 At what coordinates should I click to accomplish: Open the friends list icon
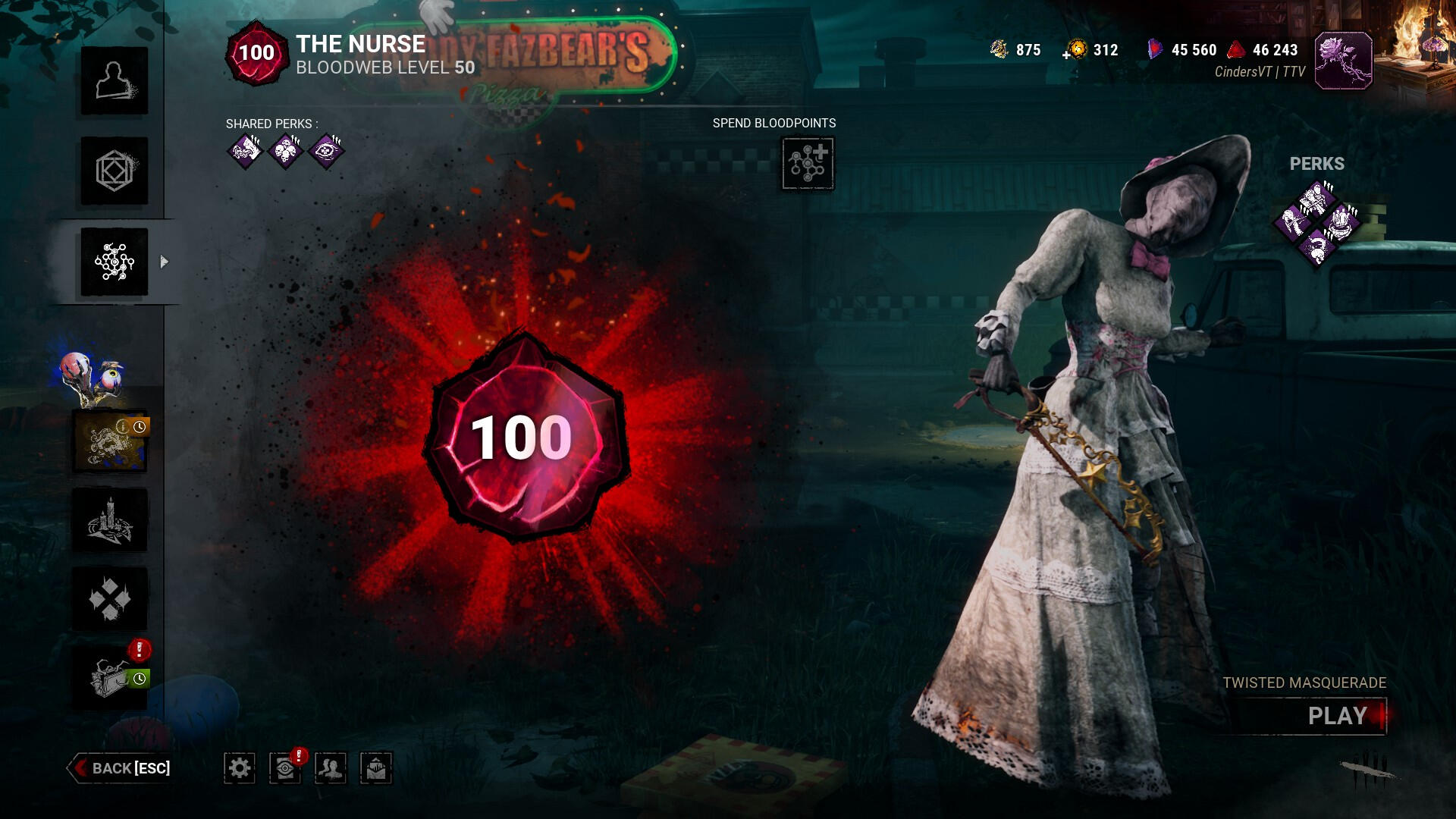coord(331,768)
